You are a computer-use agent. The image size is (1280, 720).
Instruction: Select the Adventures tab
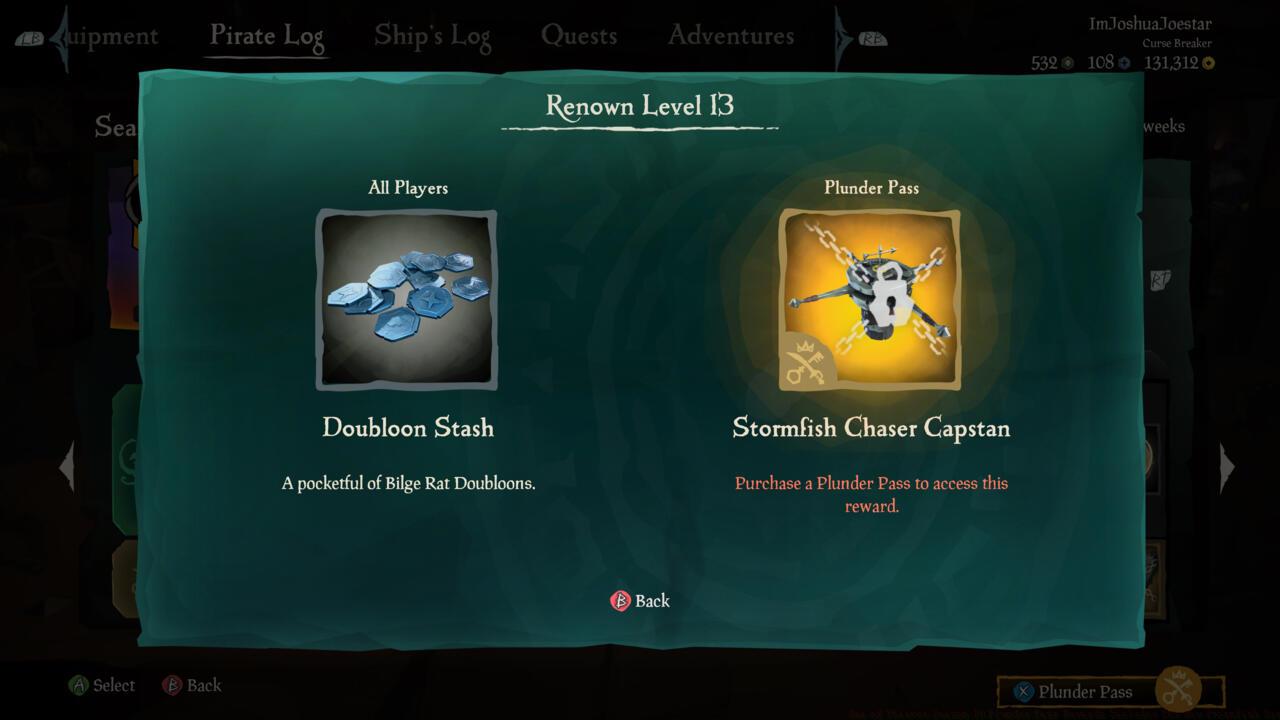point(730,34)
